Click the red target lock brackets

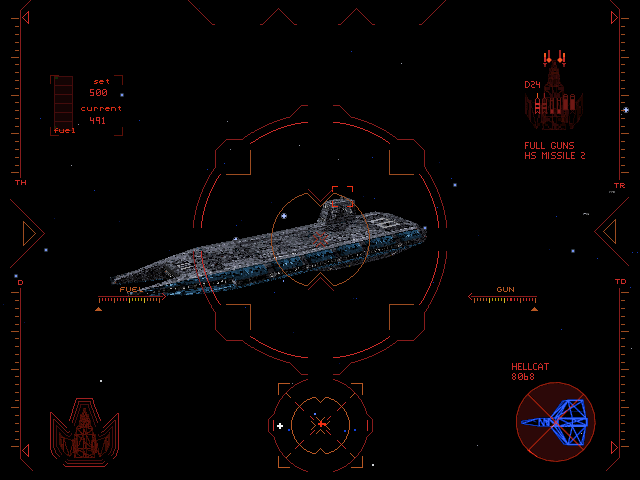pyautogui.click(x=342, y=198)
